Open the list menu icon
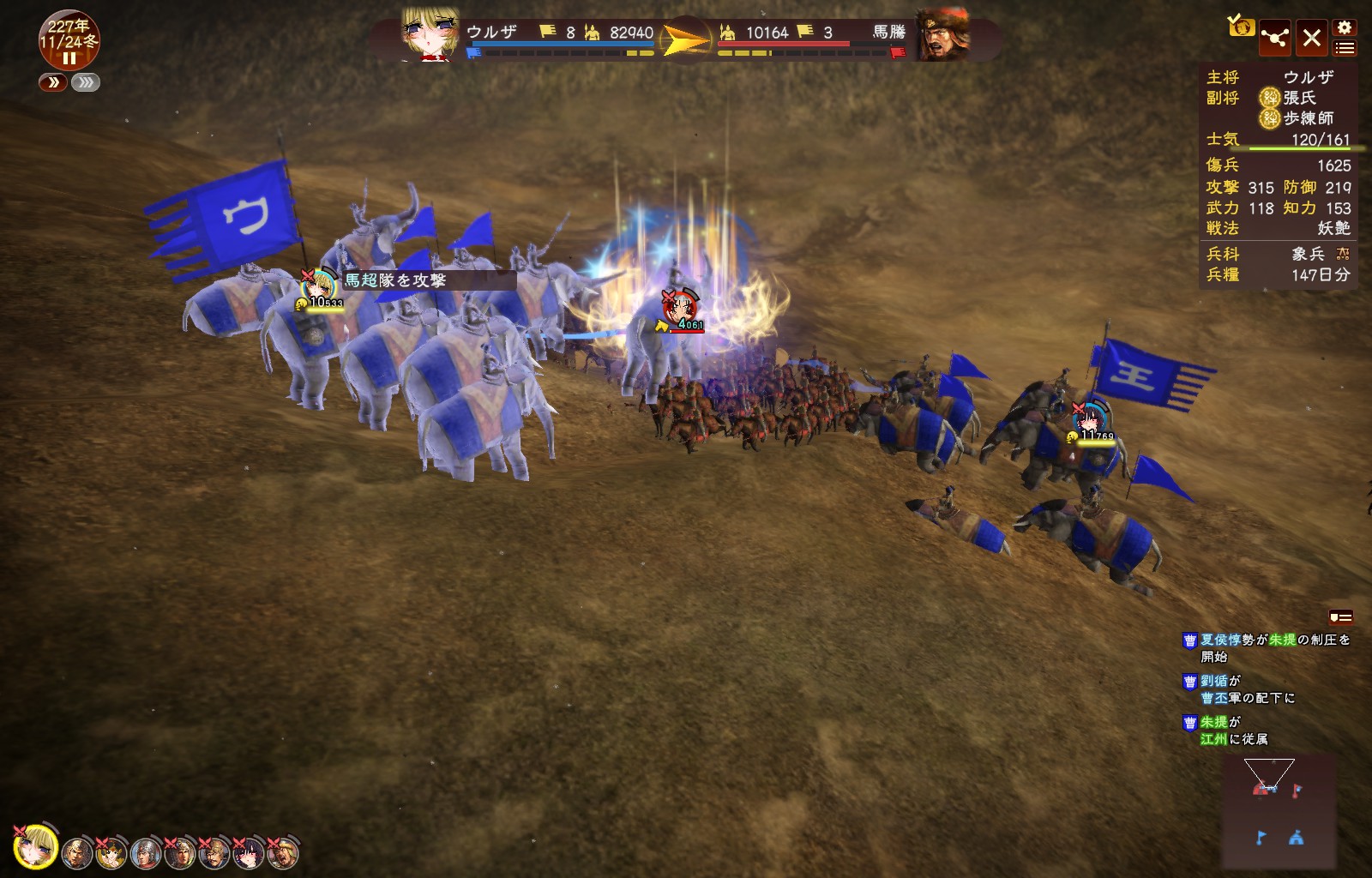Screen dimensions: 1372x878 click(x=1345, y=48)
